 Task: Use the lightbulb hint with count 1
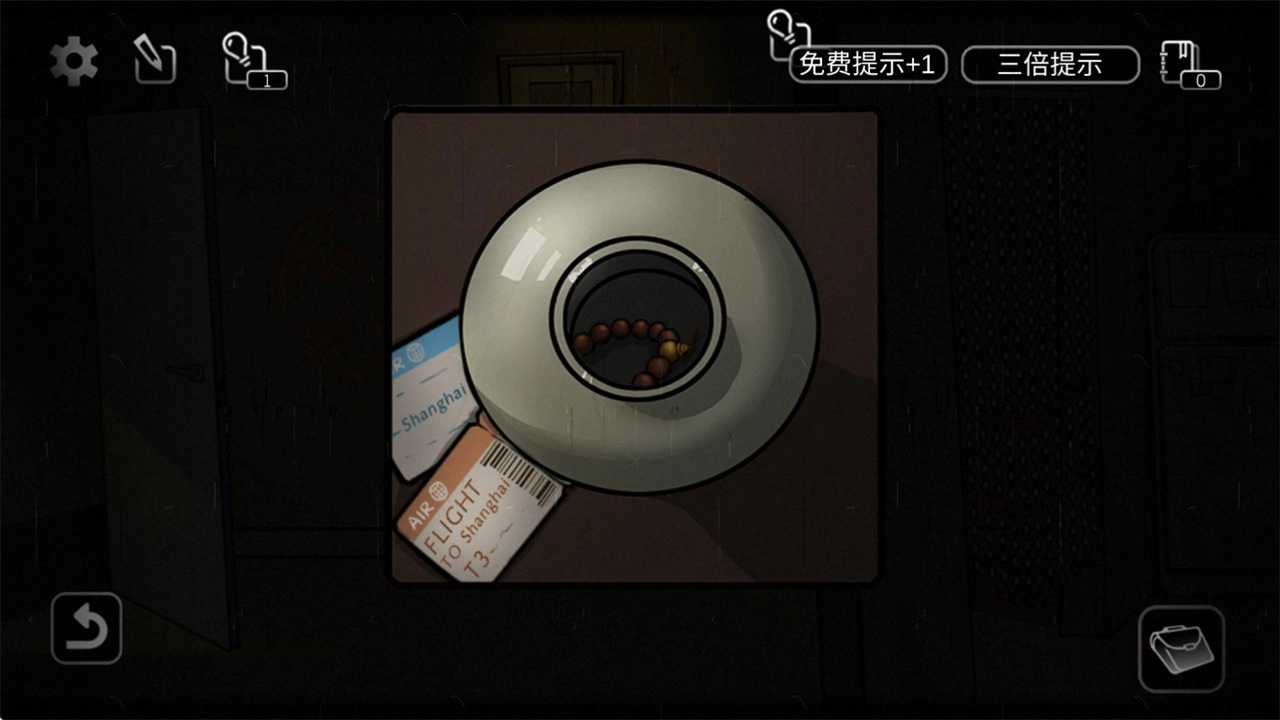pyautogui.click(x=250, y=61)
